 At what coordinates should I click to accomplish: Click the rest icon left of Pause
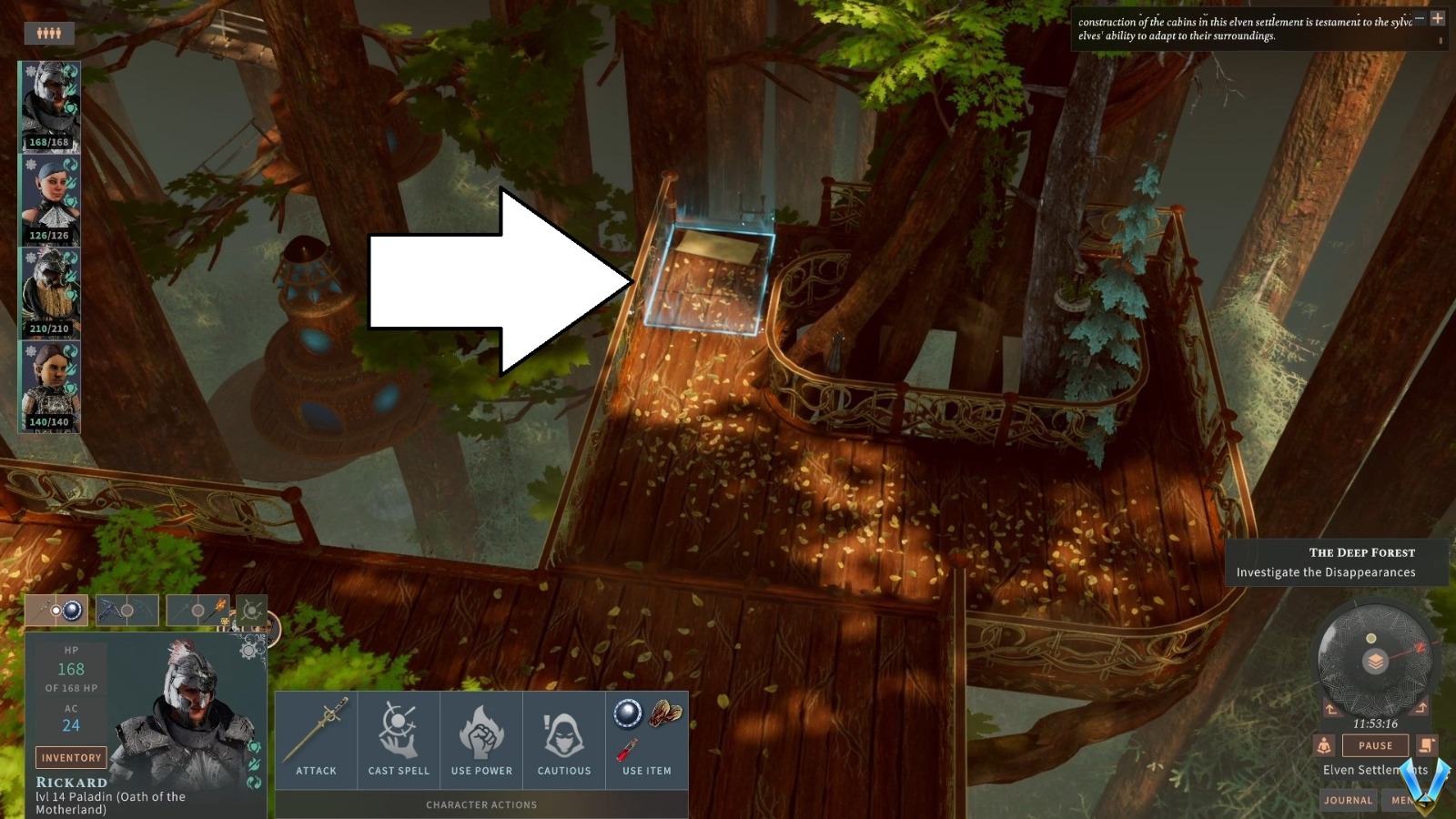(1323, 745)
